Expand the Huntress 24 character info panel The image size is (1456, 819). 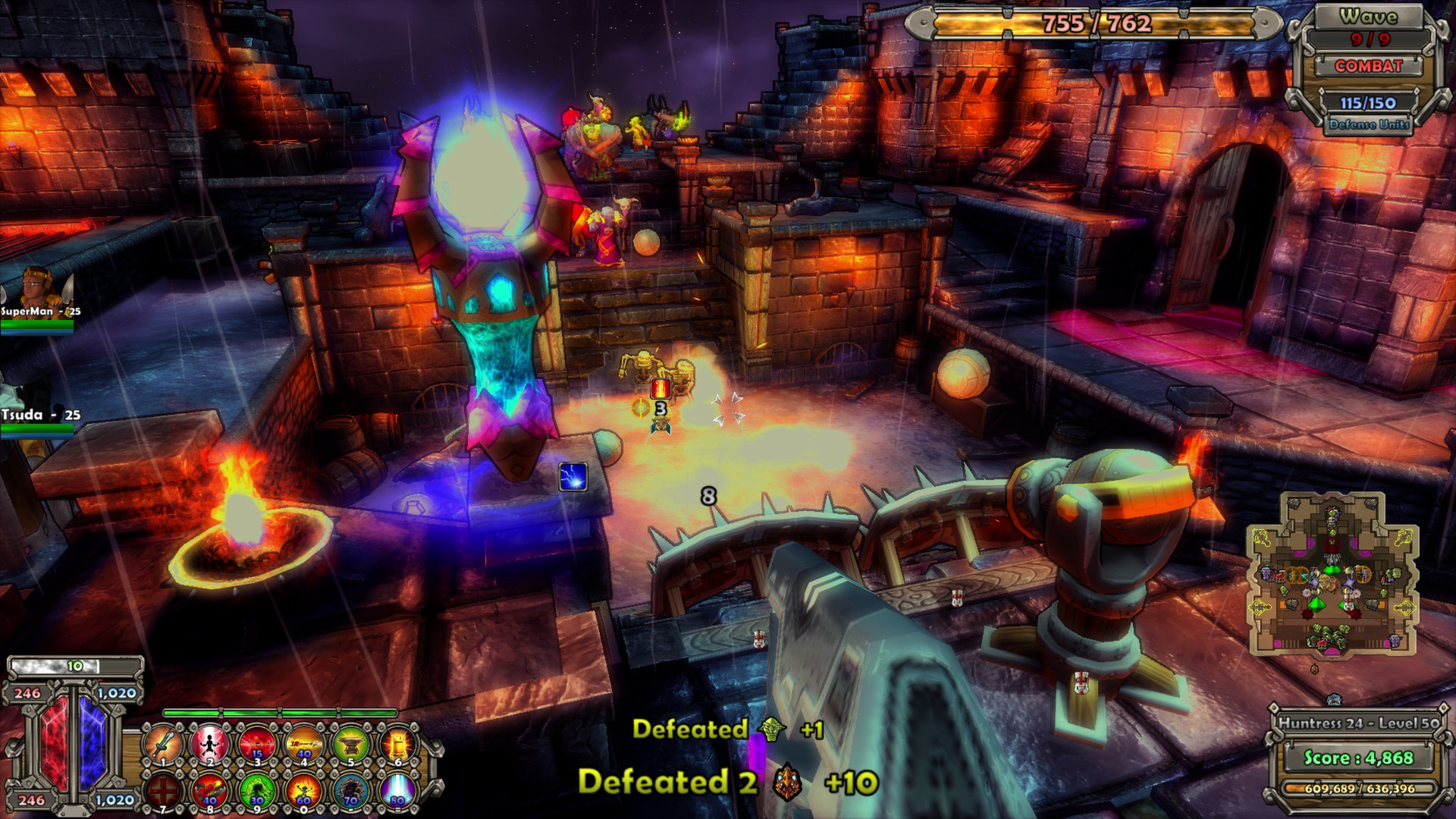(x=1357, y=724)
